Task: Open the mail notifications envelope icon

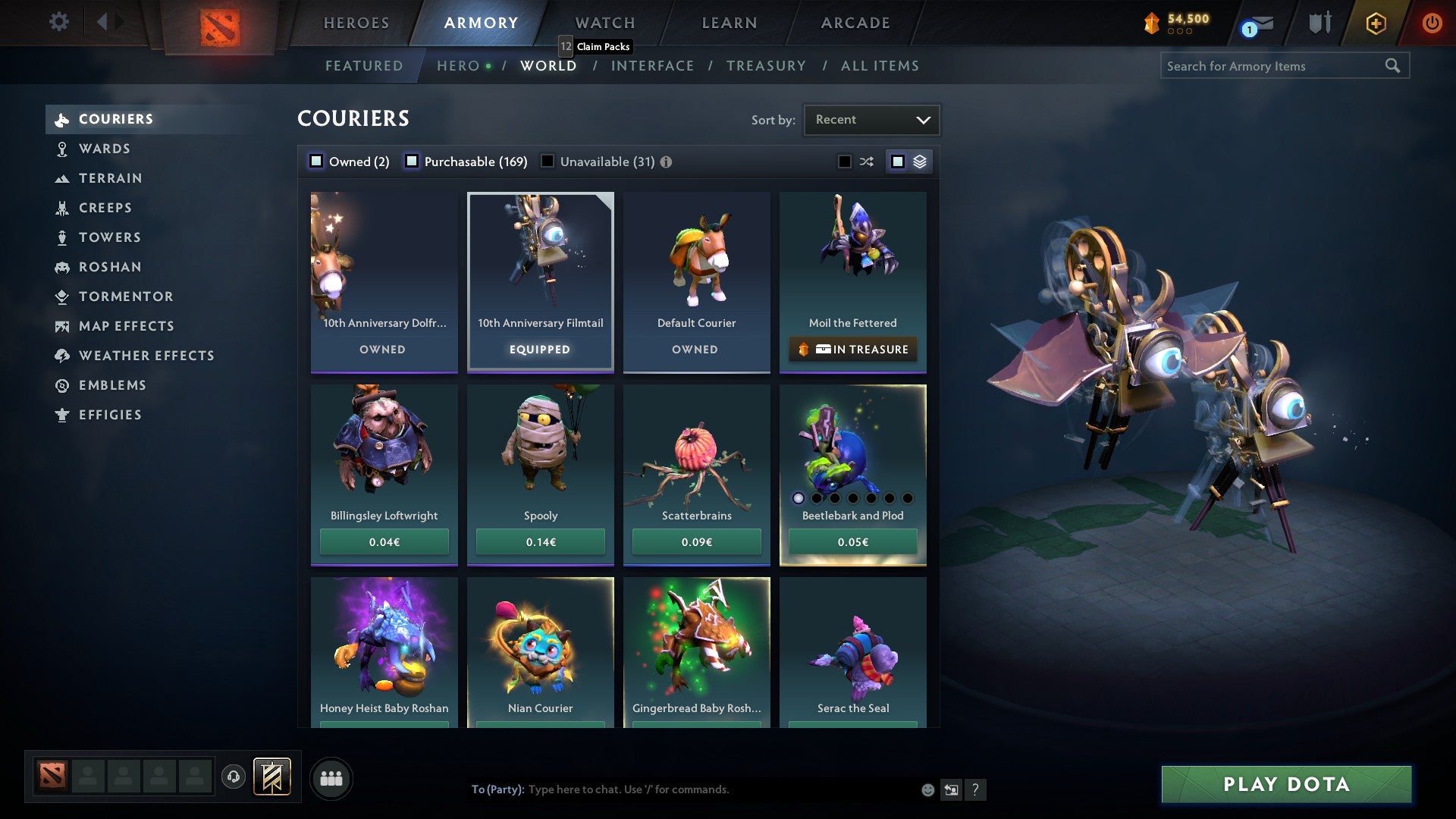Action: pyautogui.click(x=1260, y=23)
